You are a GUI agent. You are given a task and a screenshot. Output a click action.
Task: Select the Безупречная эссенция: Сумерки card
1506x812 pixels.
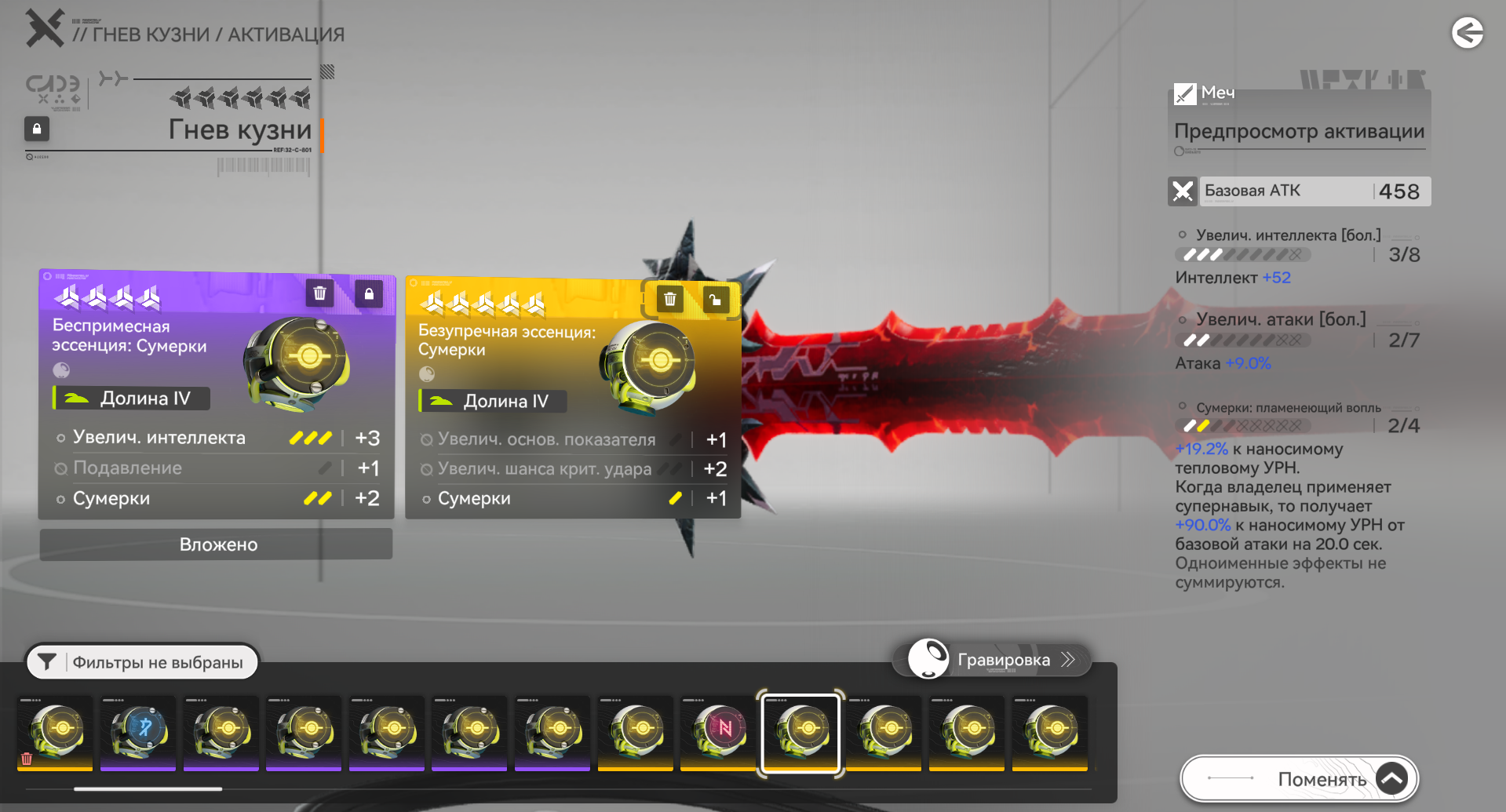pyautogui.click(x=572, y=398)
